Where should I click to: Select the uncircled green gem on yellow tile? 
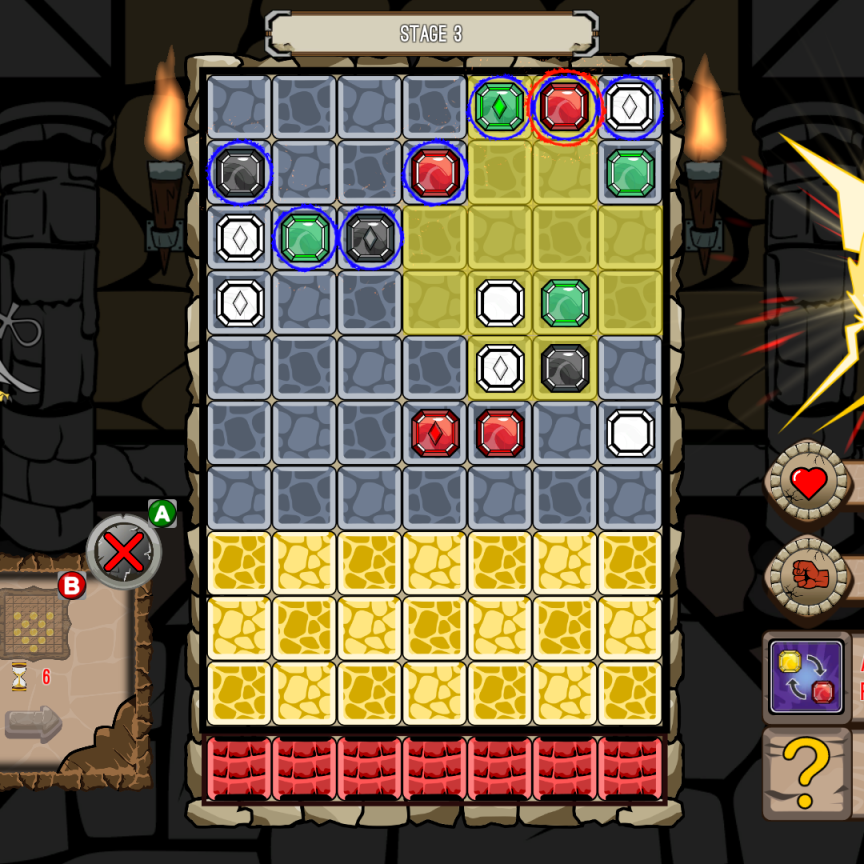click(565, 303)
